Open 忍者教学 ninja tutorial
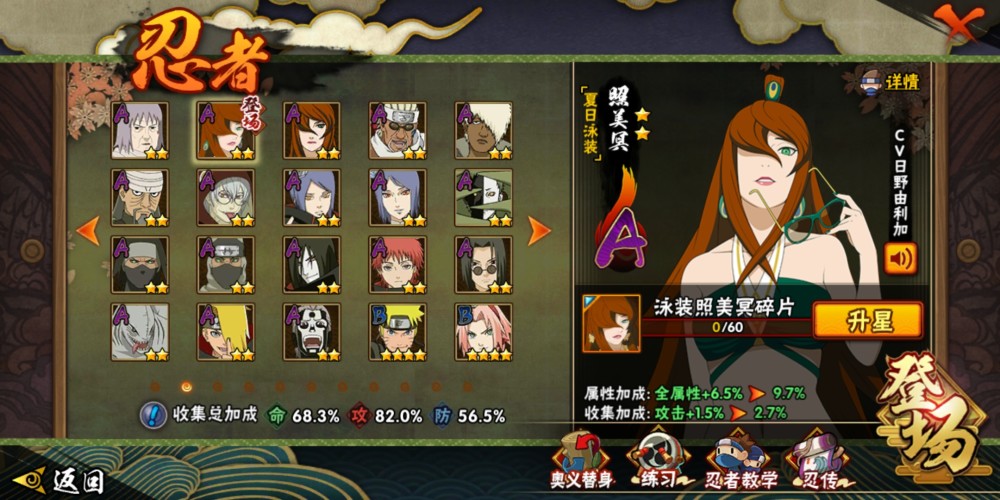Image resolution: width=1000 pixels, height=500 pixels. tap(741, 462)
